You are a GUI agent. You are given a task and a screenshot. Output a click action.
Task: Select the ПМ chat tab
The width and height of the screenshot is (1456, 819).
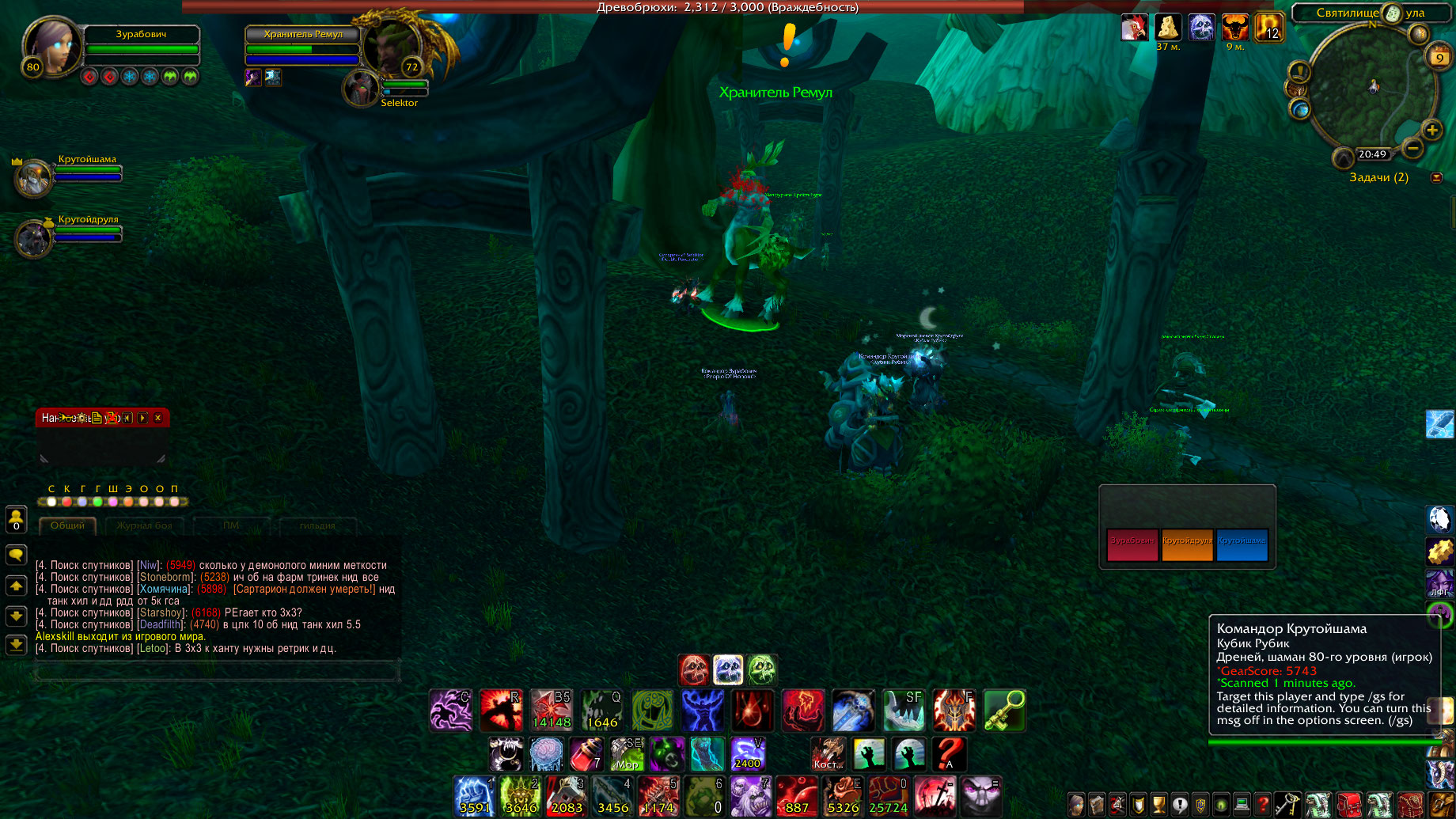click(230, 525)
